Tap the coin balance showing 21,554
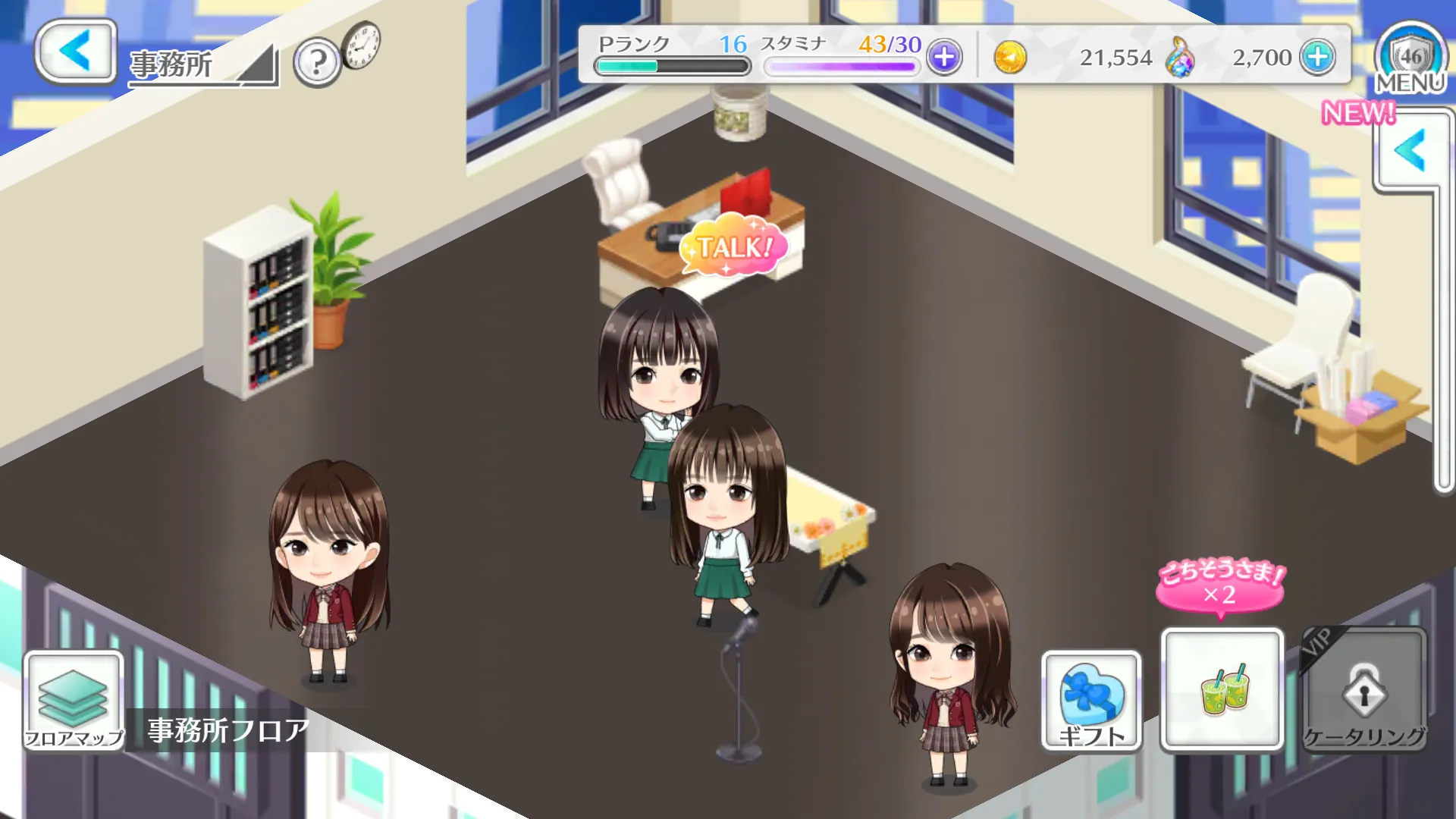1456x819 pixels. click(1116, 57)
